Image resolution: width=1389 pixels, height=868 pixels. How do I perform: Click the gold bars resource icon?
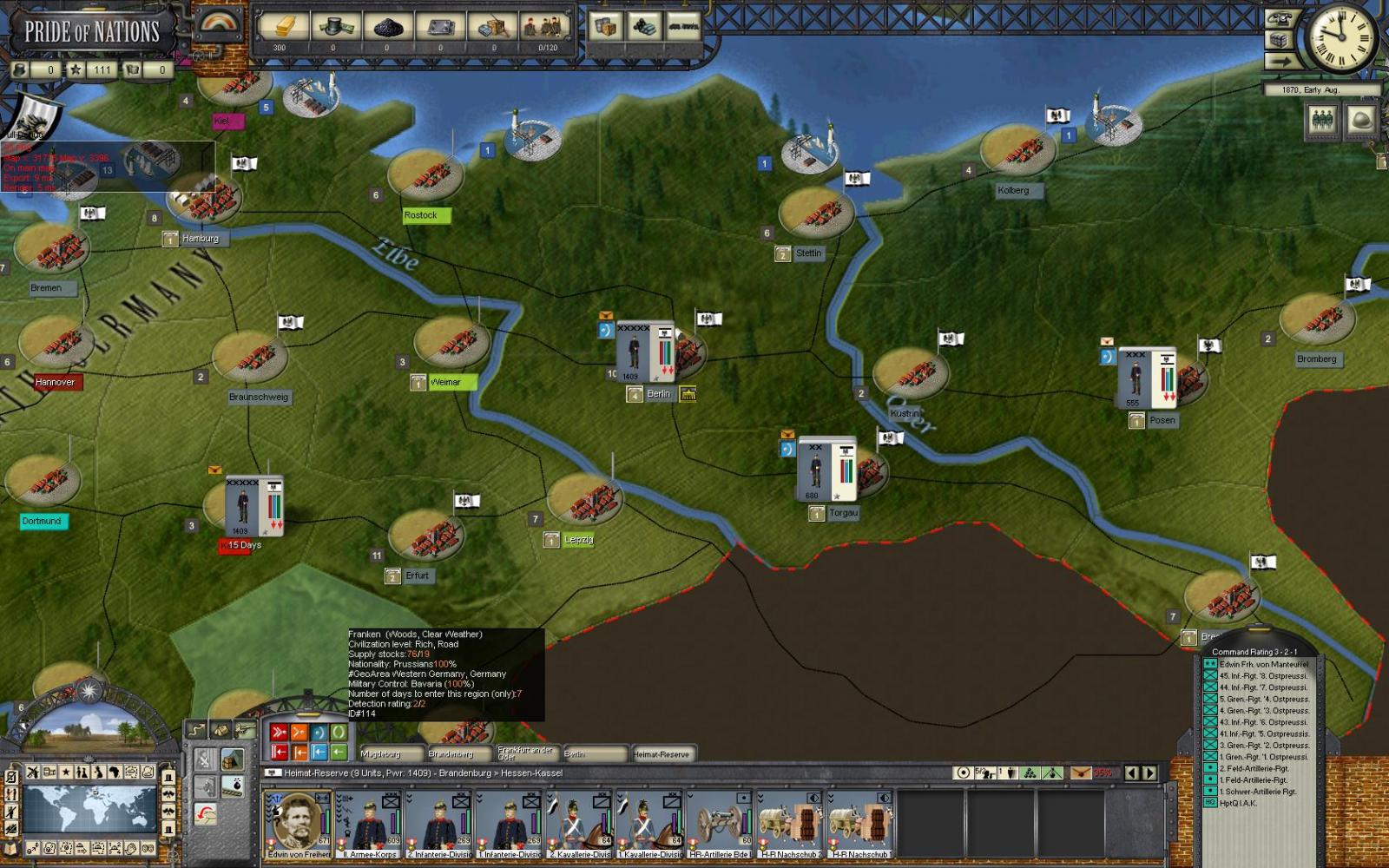click(x=280, y=28)
